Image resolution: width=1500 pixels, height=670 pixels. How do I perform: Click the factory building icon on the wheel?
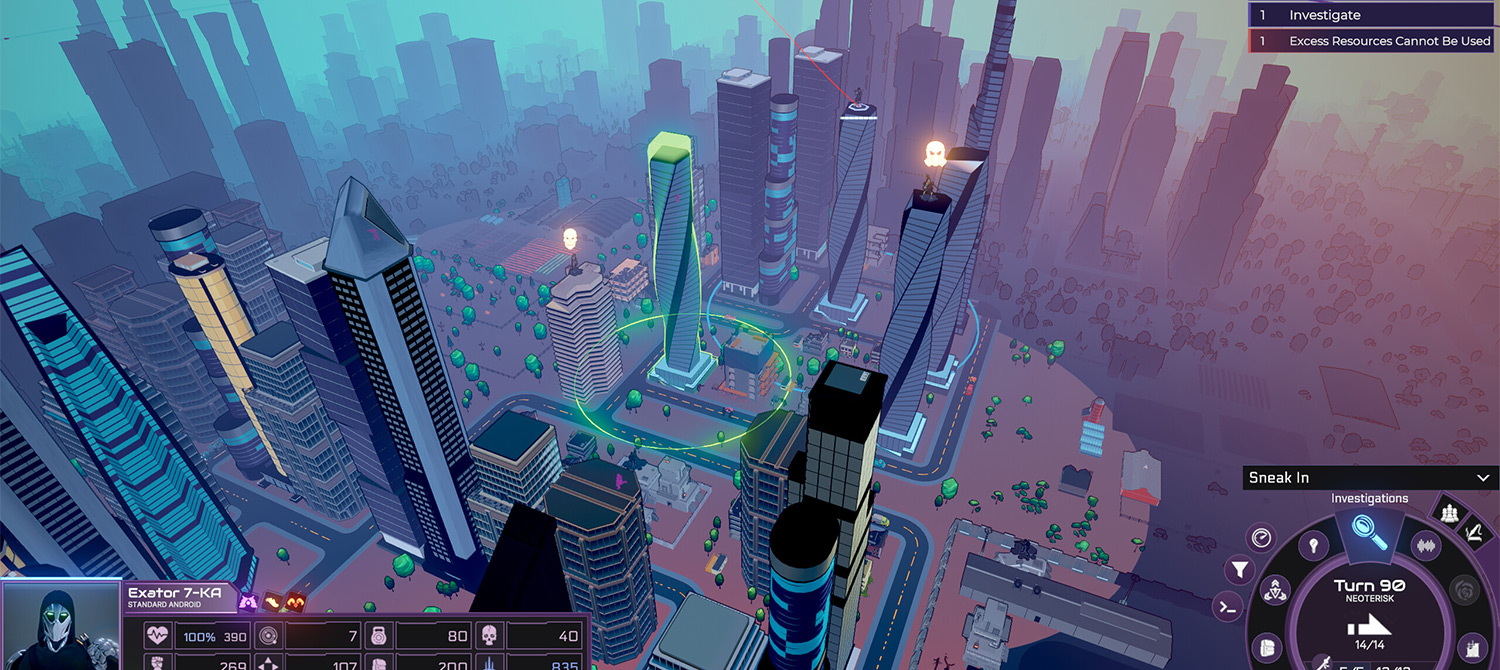click(1471, 646)
